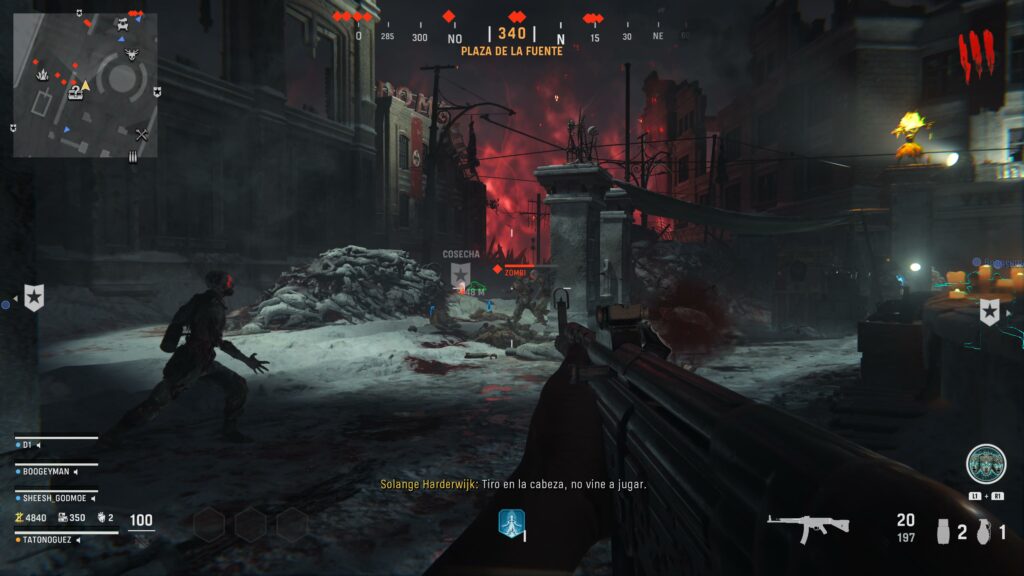Select the frag grenade icon
Viewport: 1024px width, 576px height.
tap(985, 531)
